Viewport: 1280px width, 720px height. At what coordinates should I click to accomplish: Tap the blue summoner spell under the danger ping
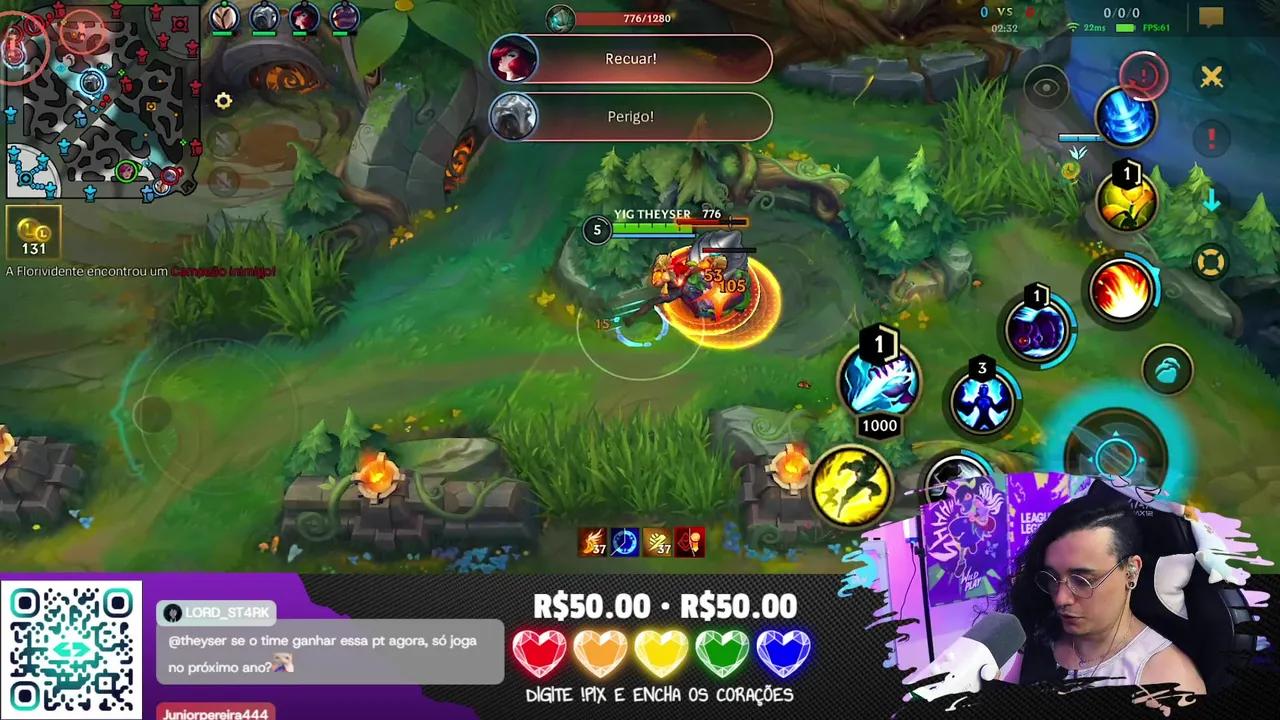coord(1127,118)
